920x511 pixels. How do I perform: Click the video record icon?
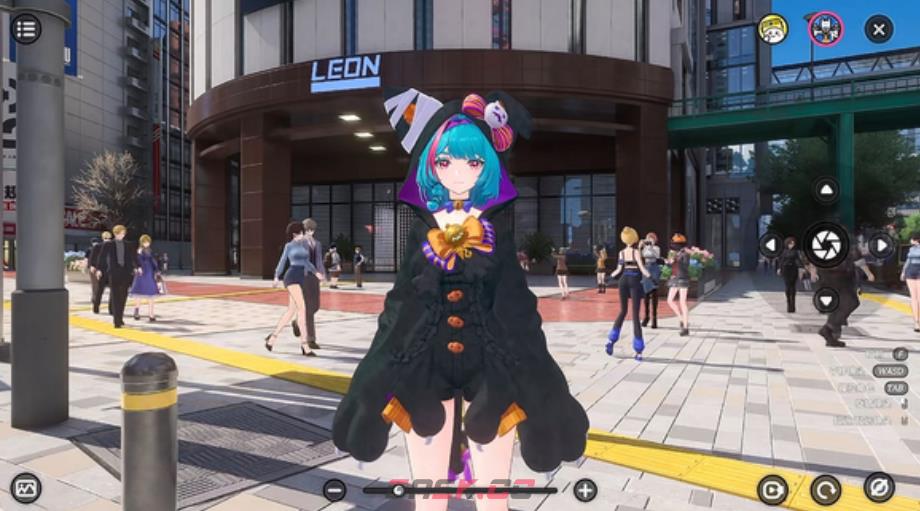pos(772,489)
